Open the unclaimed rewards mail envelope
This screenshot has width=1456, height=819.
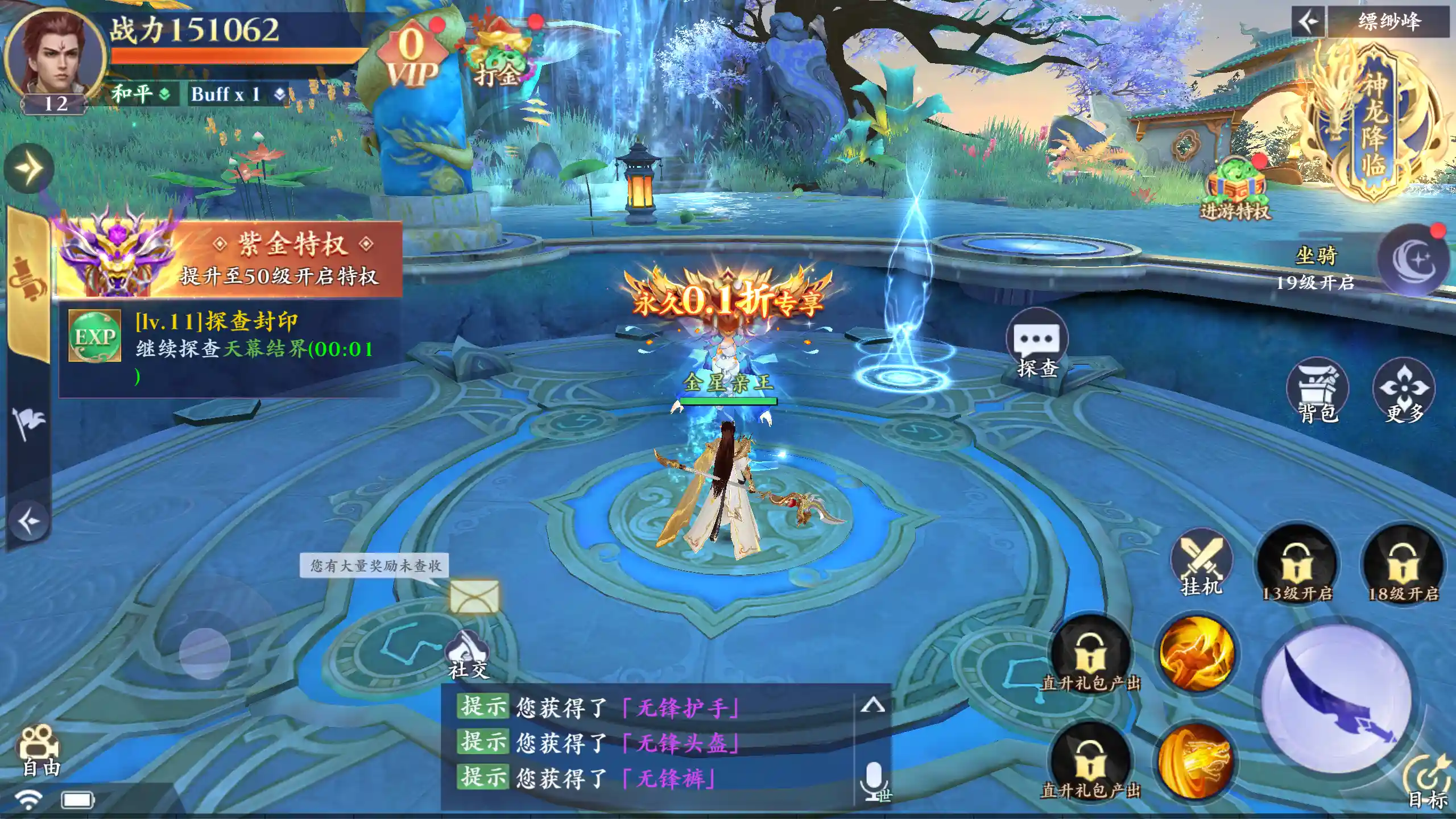(x=474, y=597)
